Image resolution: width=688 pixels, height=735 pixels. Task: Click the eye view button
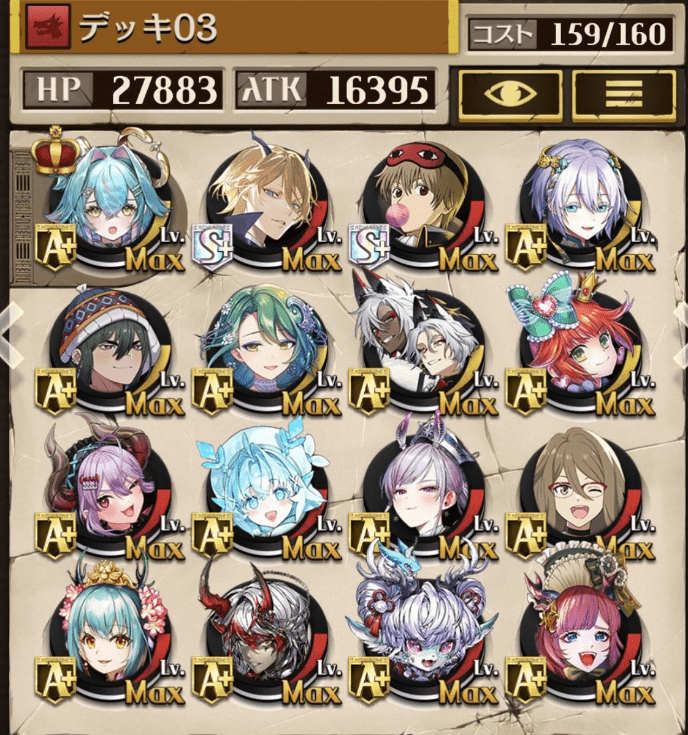(x=510, y=93)
